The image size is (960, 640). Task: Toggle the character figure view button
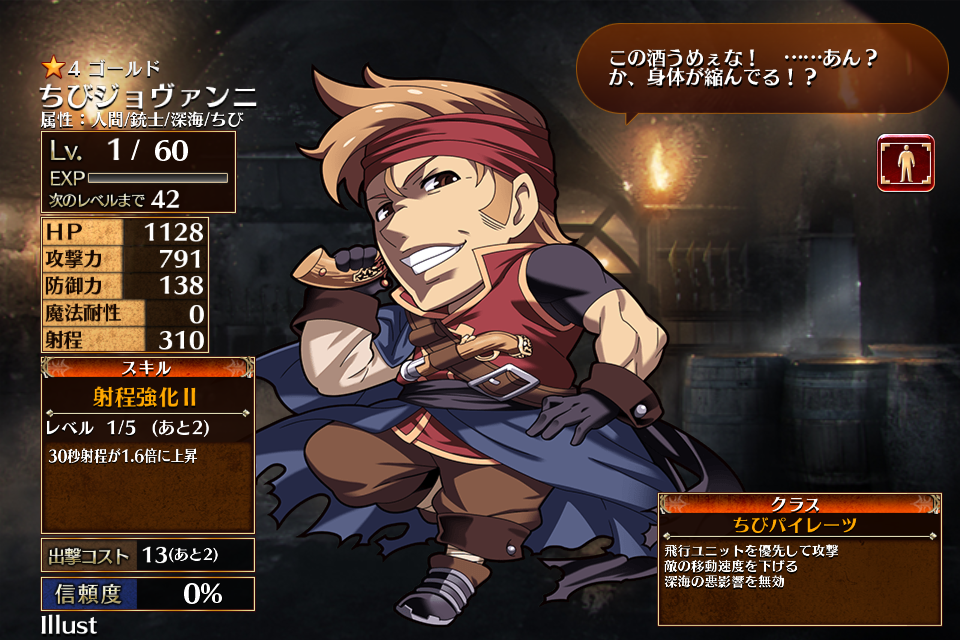pos(906,163)
